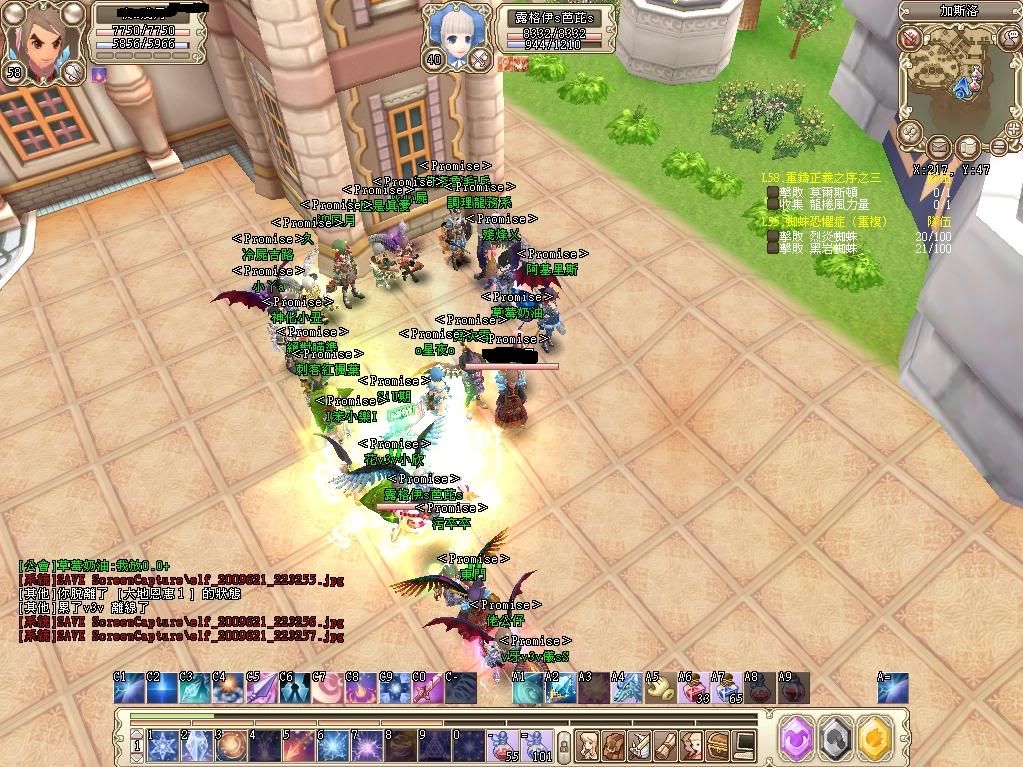This screenshot has height=767, width=1023.
Task: Activate the snowflake skill in slot 1
Action: [x=164, y=745]
